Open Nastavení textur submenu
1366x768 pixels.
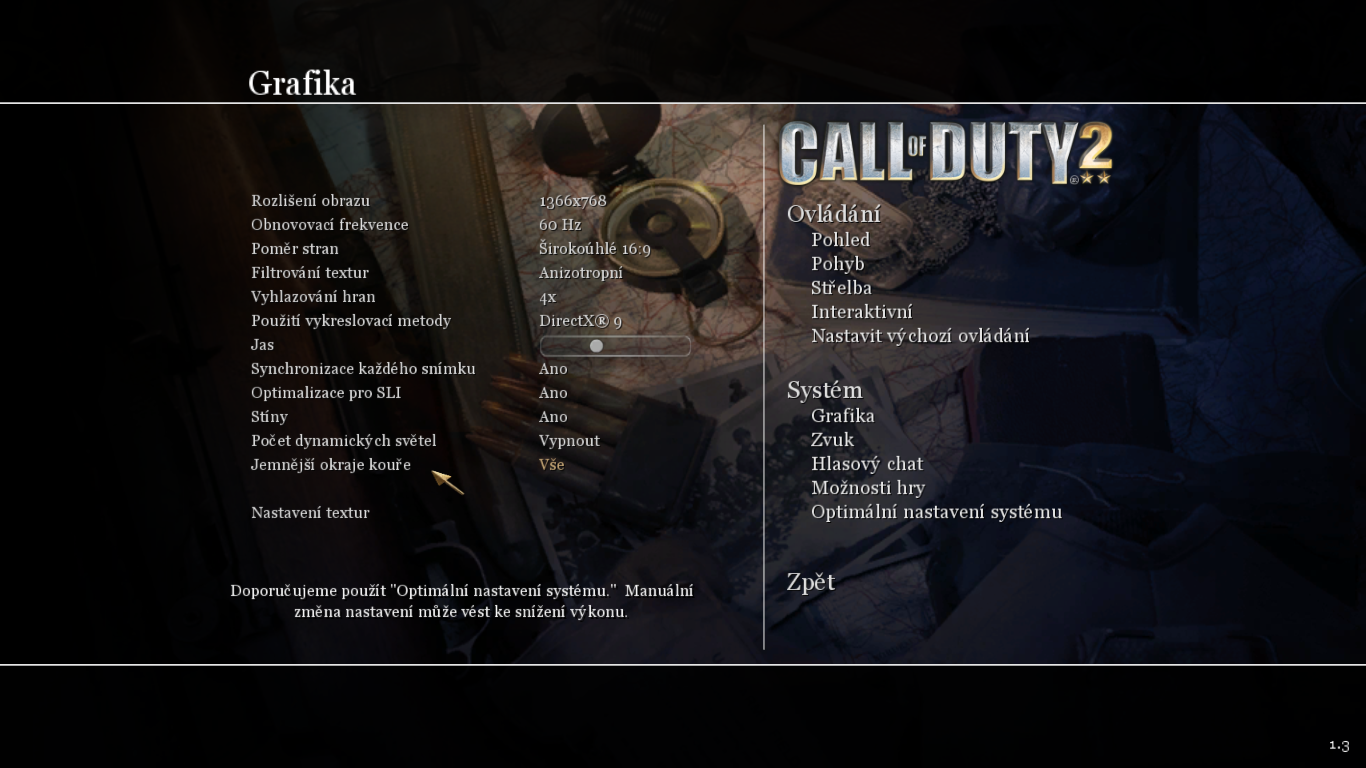click(310, 513)
